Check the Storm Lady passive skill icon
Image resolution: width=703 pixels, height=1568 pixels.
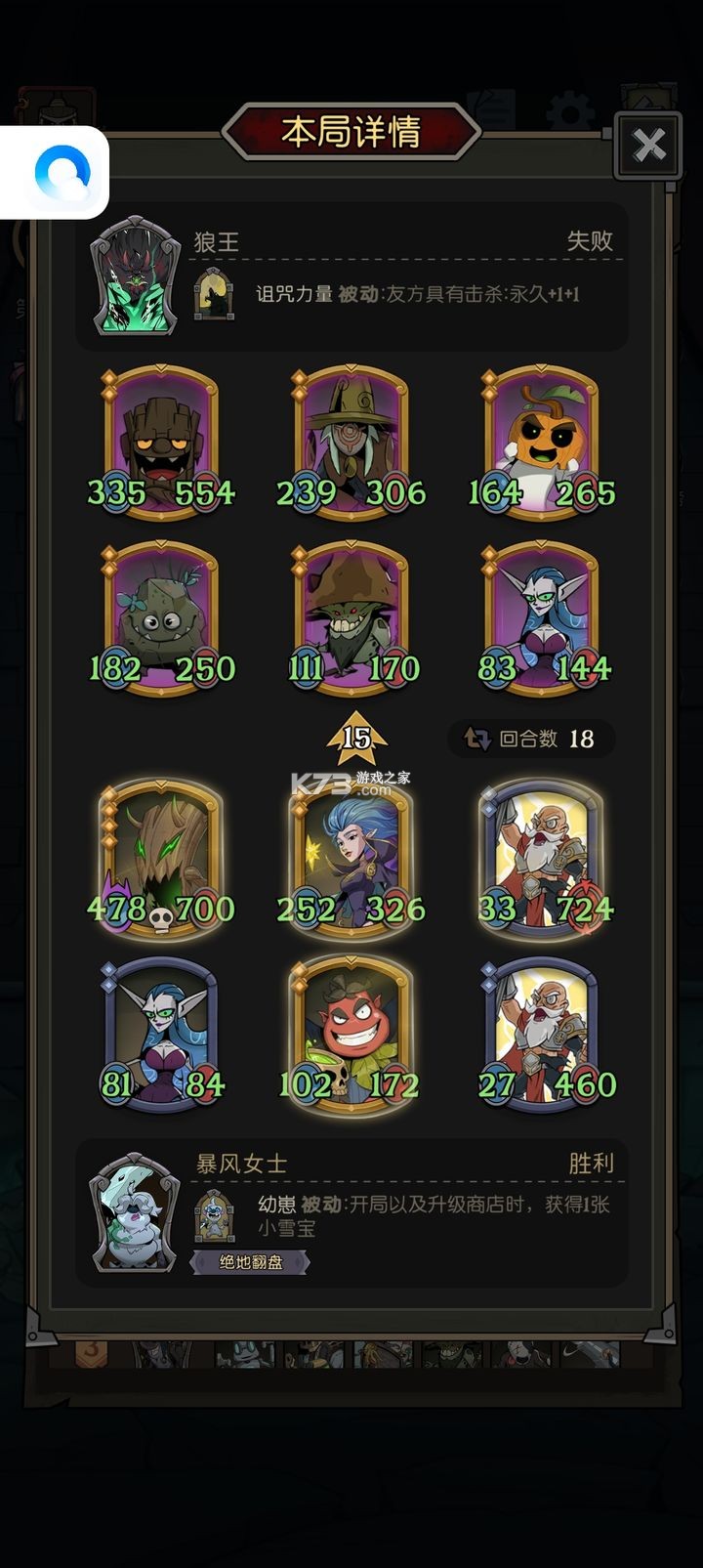click(214, 1215)
